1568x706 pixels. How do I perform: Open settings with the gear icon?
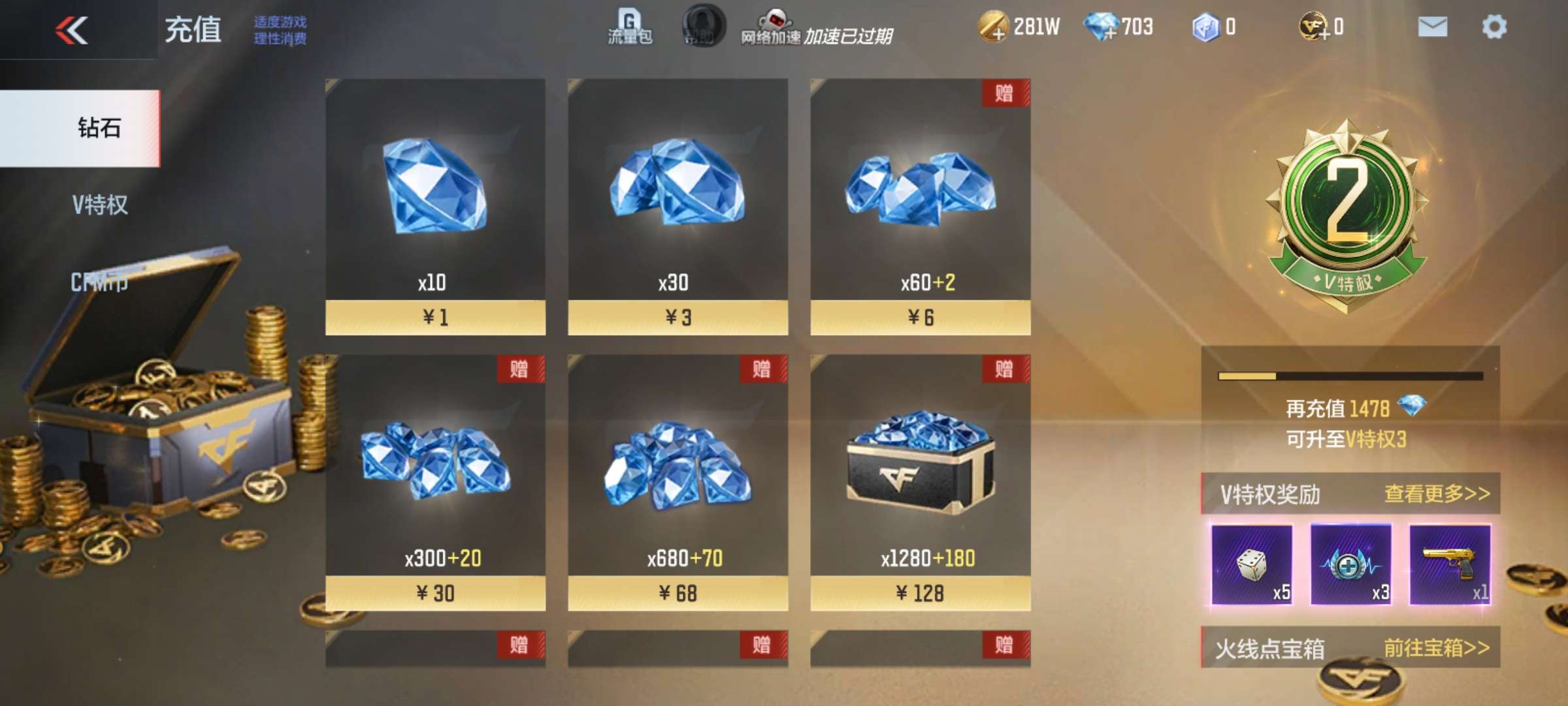(1494, 27)
